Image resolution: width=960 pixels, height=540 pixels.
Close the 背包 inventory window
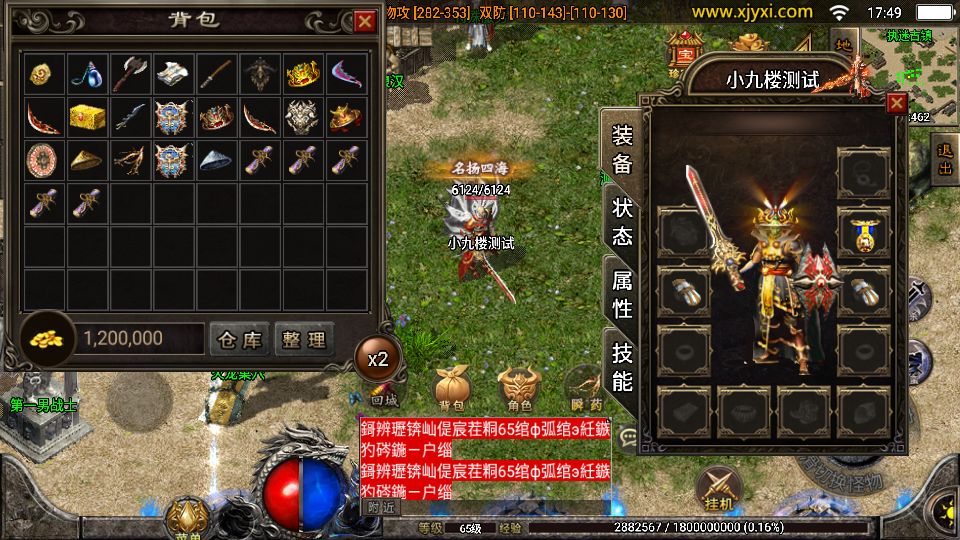364,20
